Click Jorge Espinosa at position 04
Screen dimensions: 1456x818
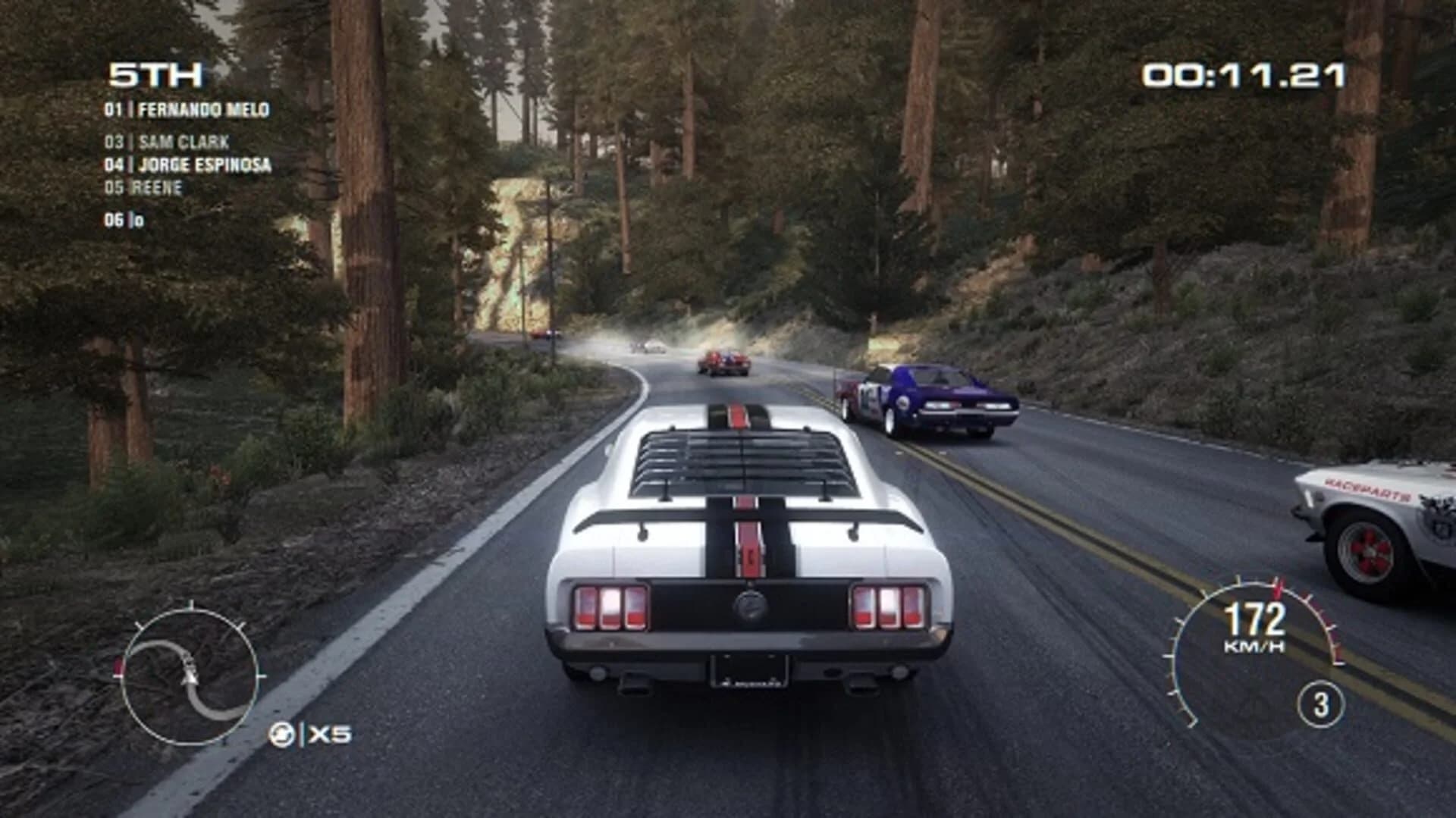tap(190, 162)
